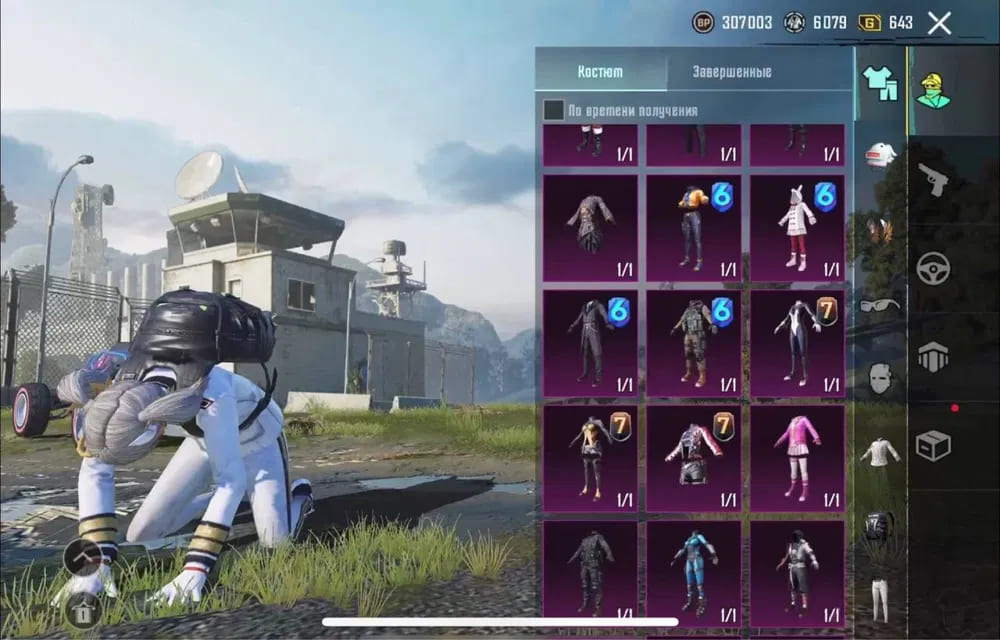This screenshot has height=640, width=1000.
Task: Open the backpack category
Action: pyautogui.click(x=880, y=524)
